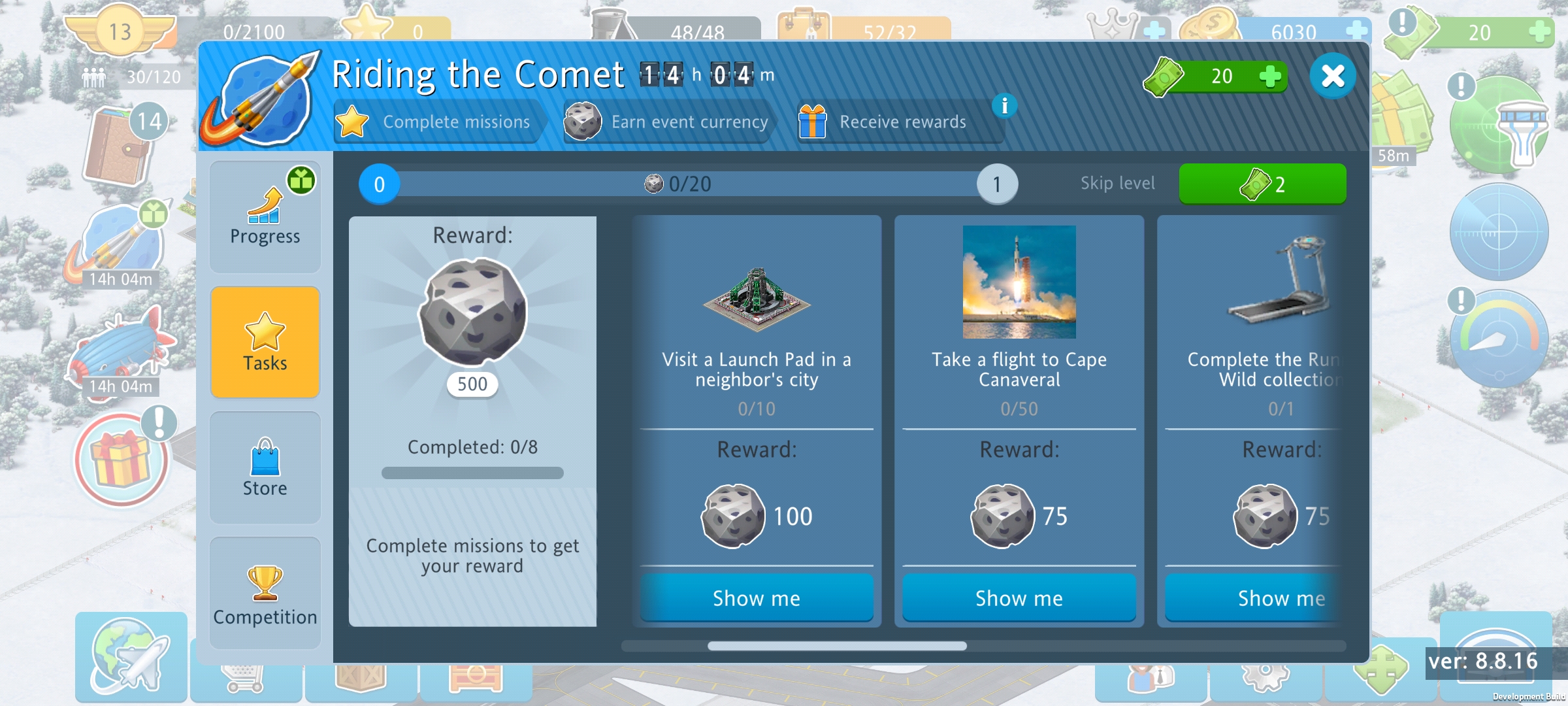Open the Competition tab
The image size is (1568, 706).
(x=265, y=593)
